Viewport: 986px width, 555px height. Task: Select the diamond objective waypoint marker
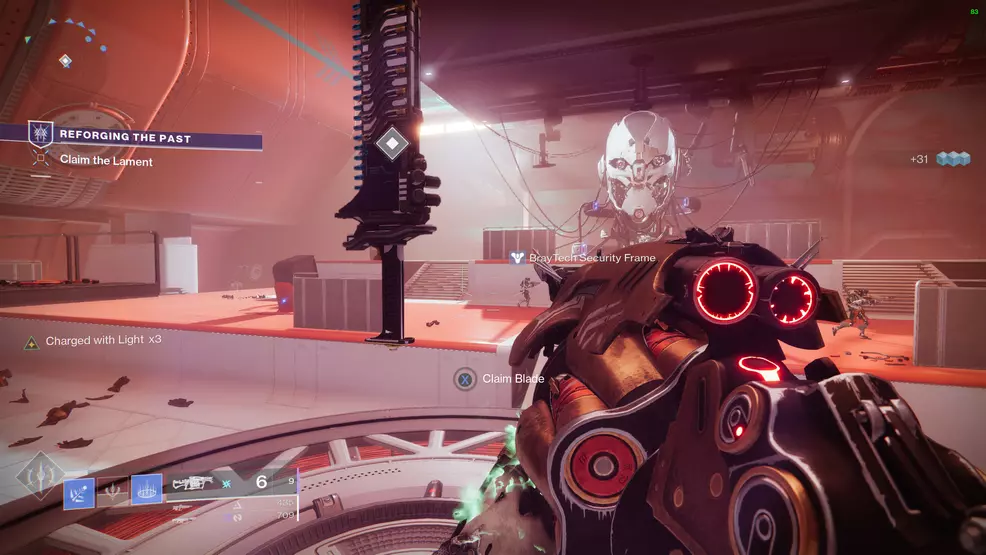tap(393, 145)
